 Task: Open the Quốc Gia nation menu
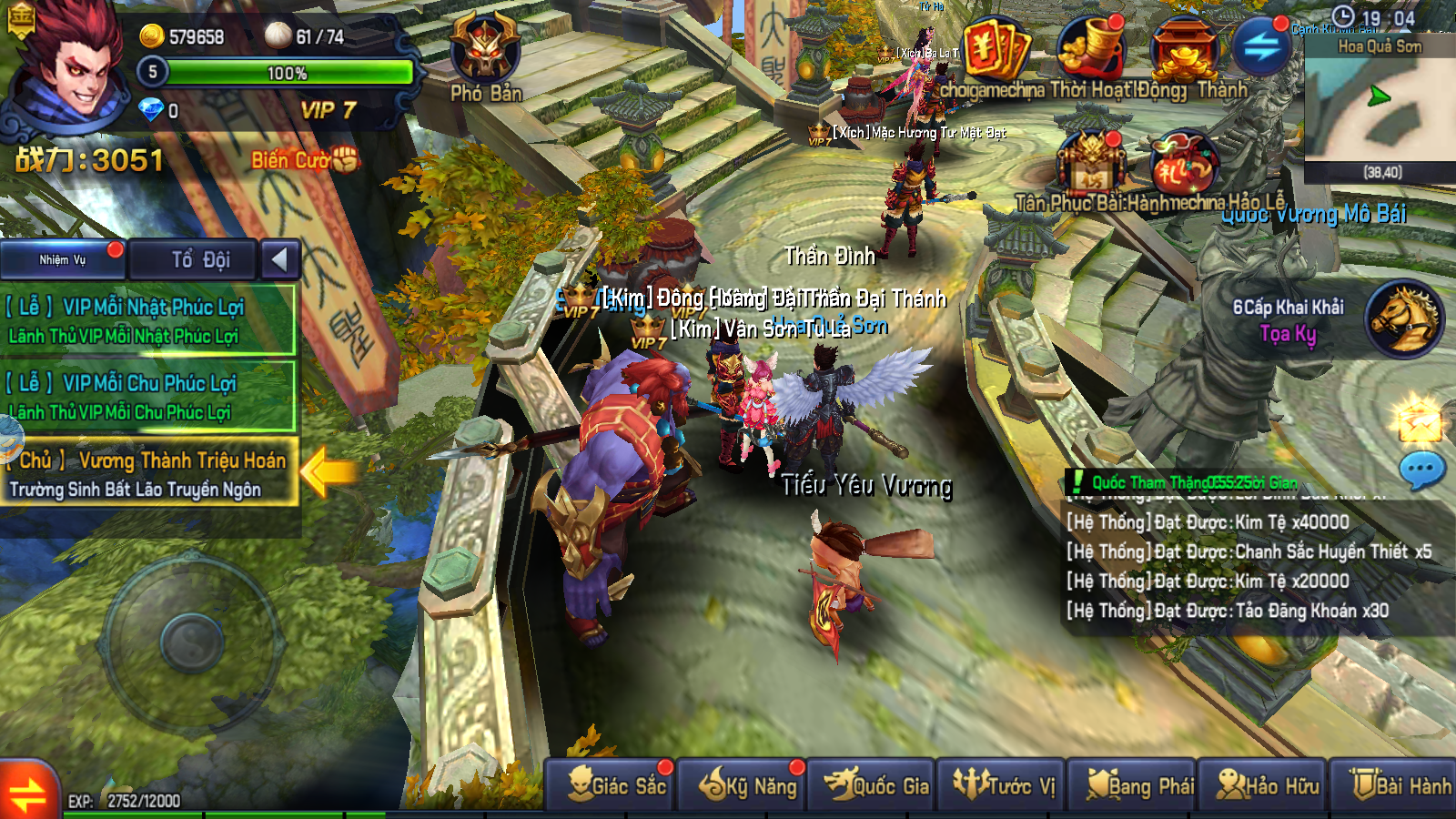pyautogui.click(x=874, y=784)
